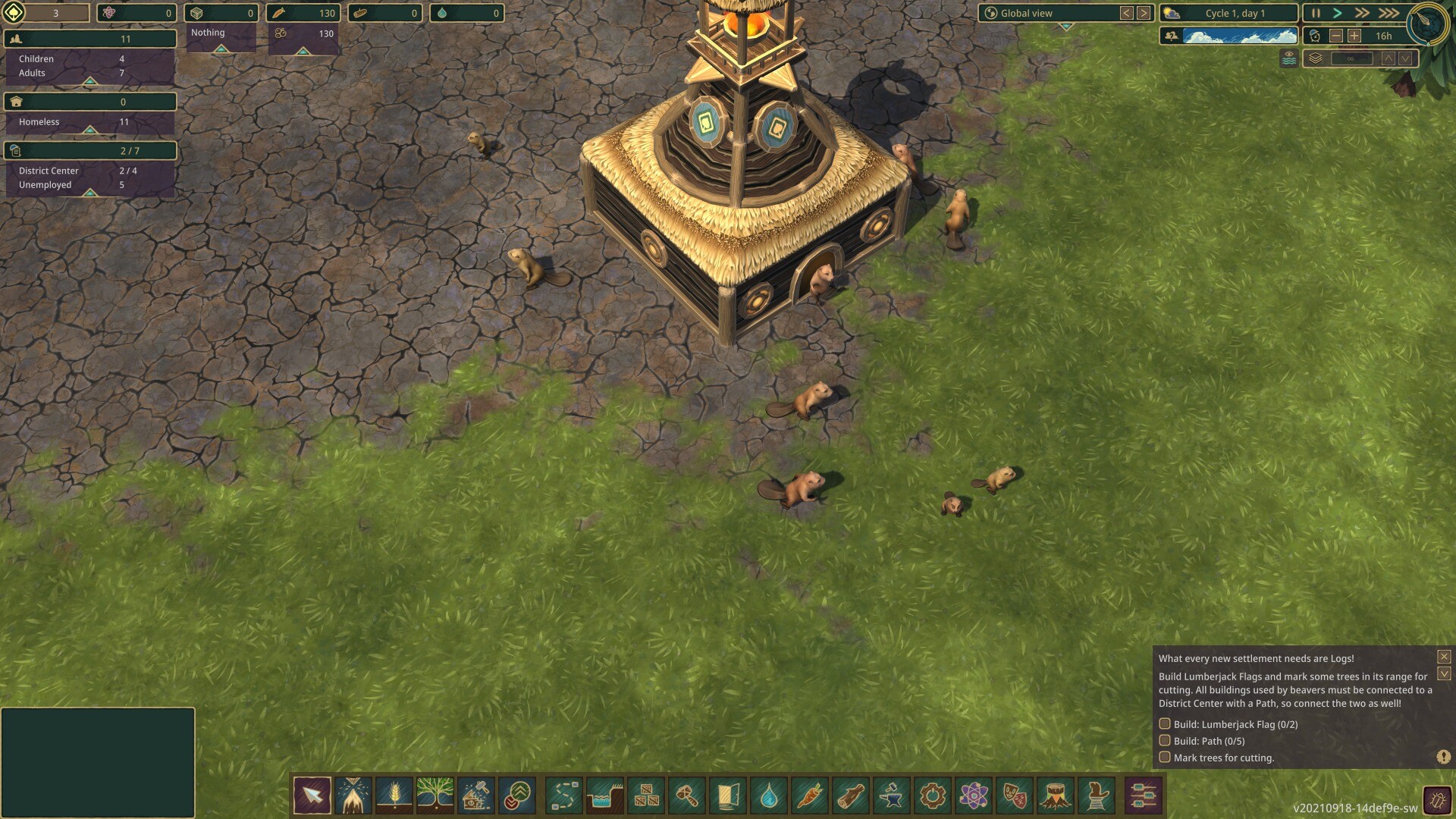Image resolution: width=1456 pixels, height=819 pixels.
Task: Collapse the tutorial panel with the down arrow
Action: (x=1444, y=673)
